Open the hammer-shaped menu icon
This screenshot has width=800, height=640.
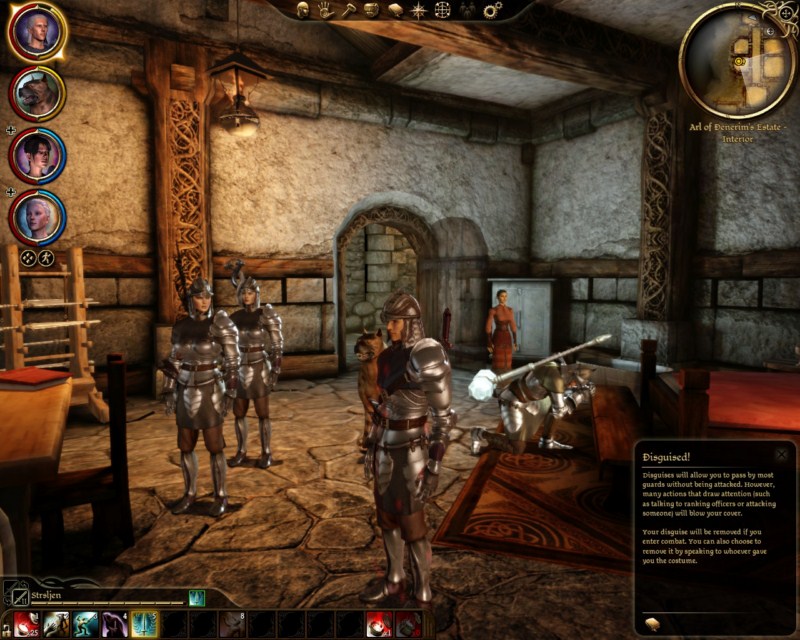pos(348,10)
